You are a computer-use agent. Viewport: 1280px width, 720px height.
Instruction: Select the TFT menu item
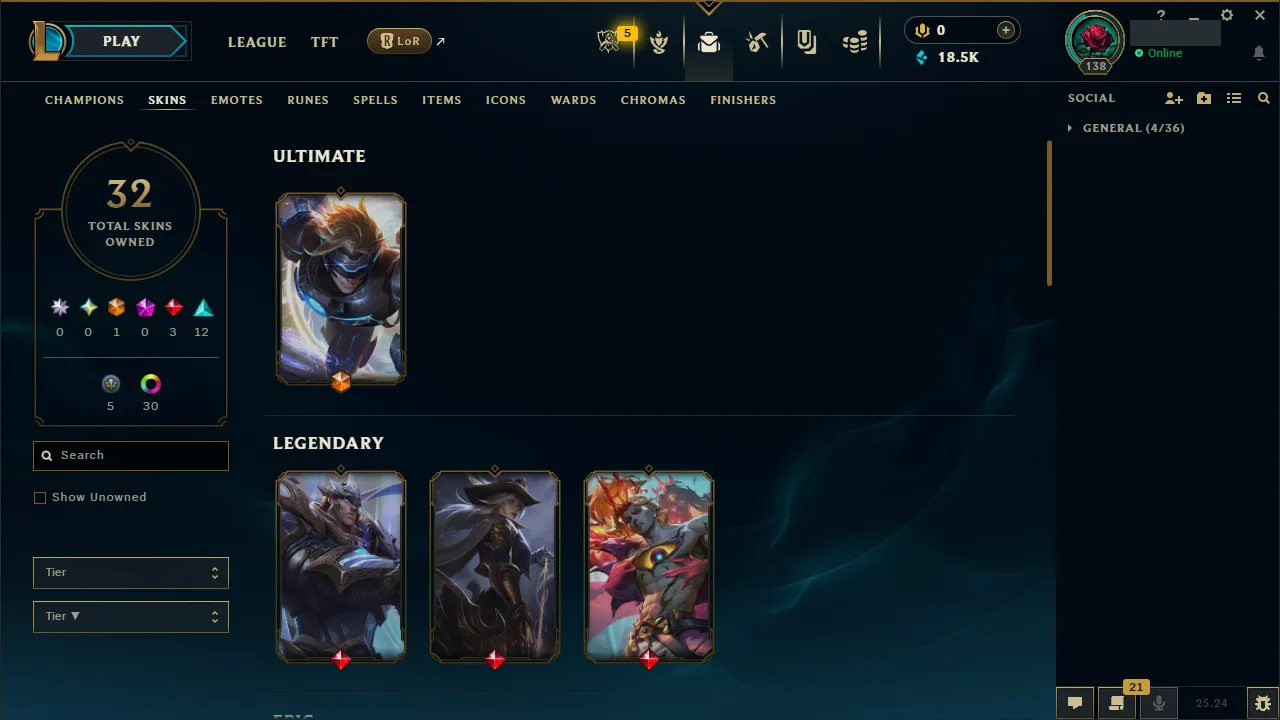click(324, 42)
